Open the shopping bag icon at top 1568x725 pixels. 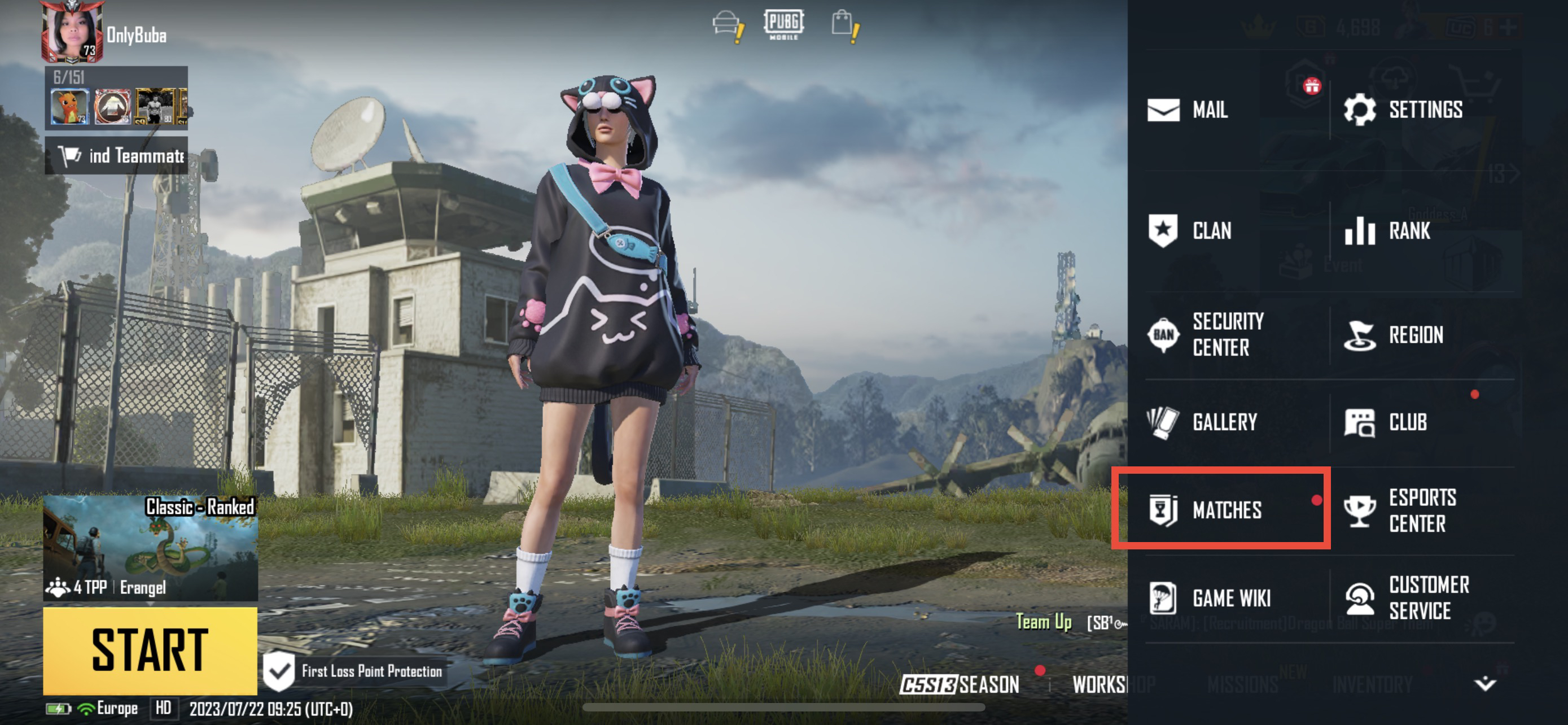(844, 24)
